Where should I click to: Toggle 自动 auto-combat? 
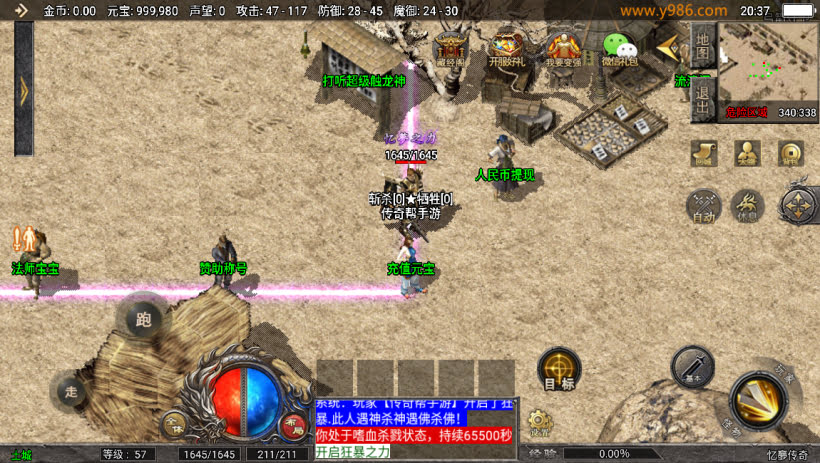point(703,206)
